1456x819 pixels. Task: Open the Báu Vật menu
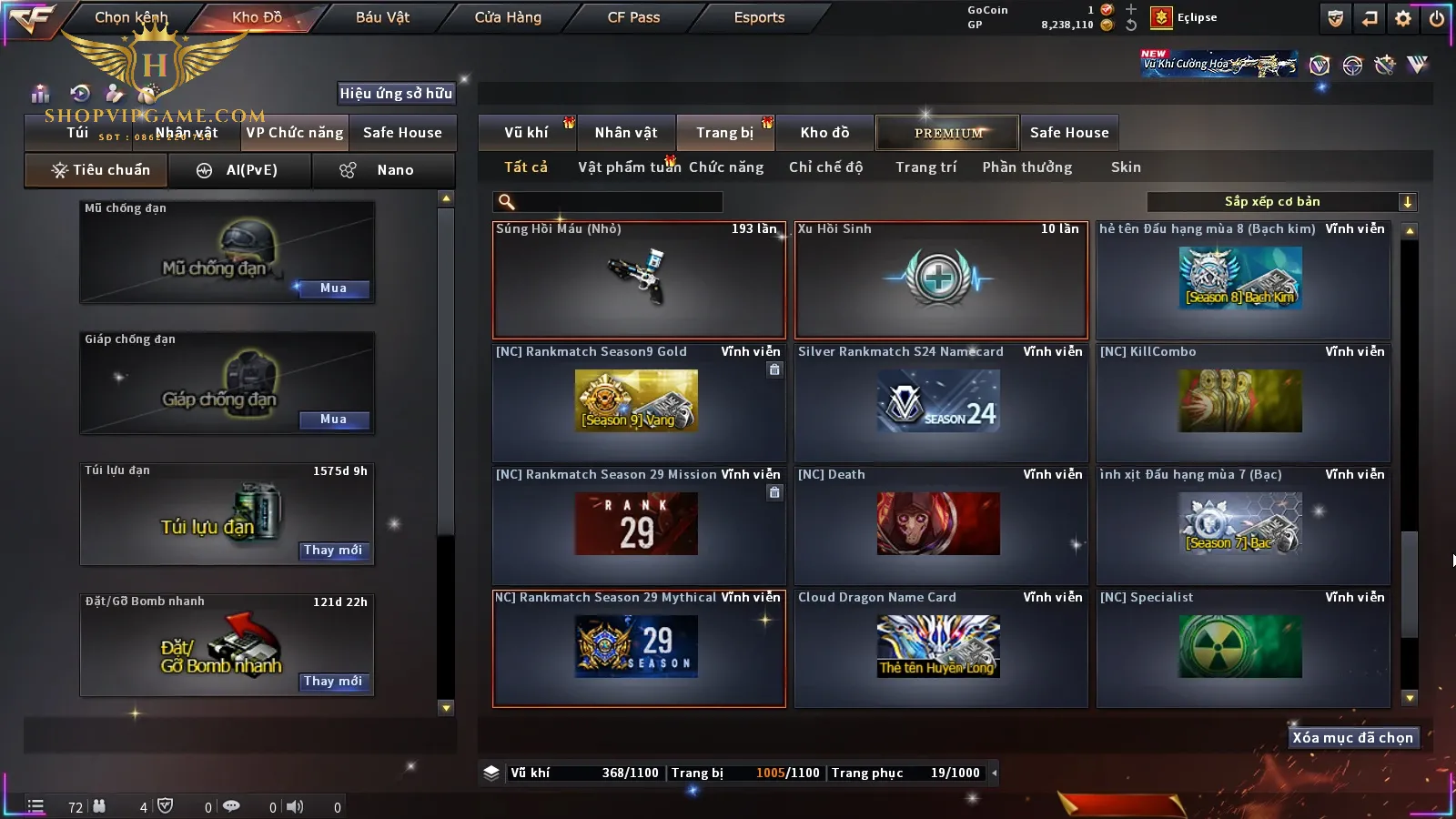382,17
